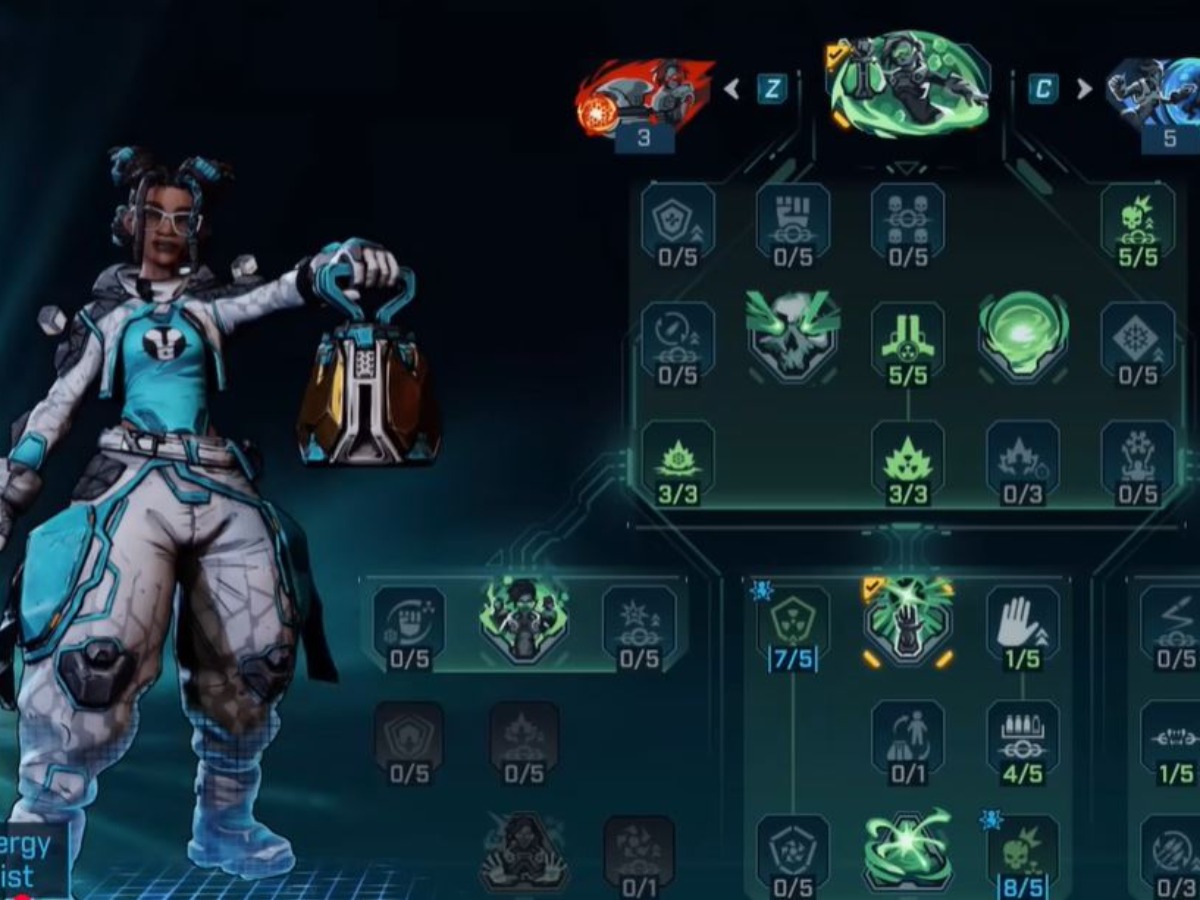This screenshot has height=900, width=1200.
Task: Select the green skull skill at 5/5
Action: pyautogui.click(x=1138, y=218)
